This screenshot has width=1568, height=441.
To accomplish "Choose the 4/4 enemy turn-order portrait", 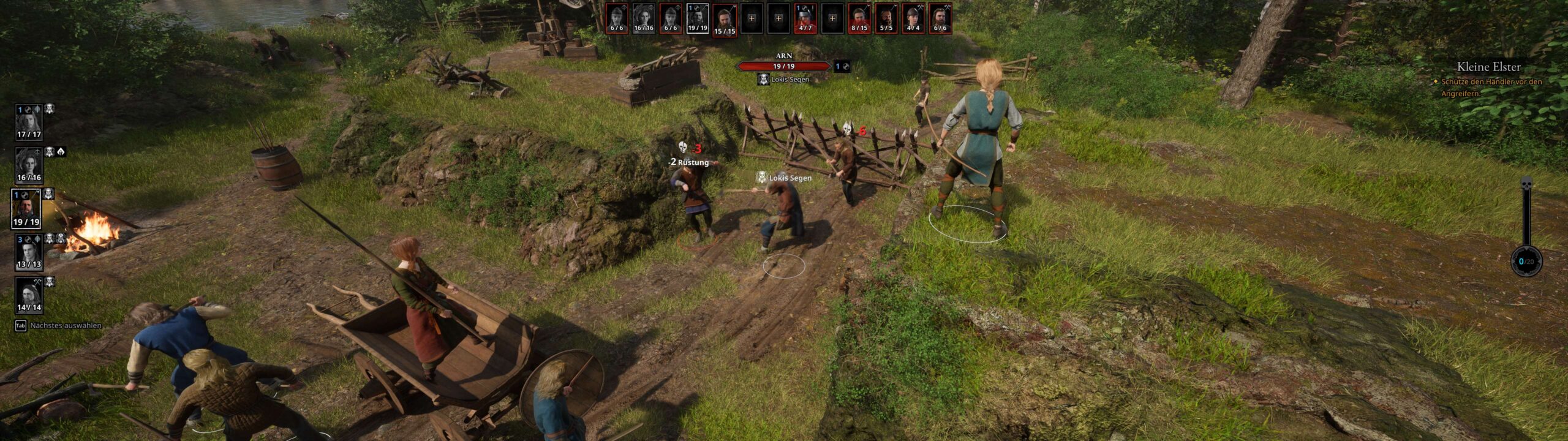I will click(x=913, y=18).
